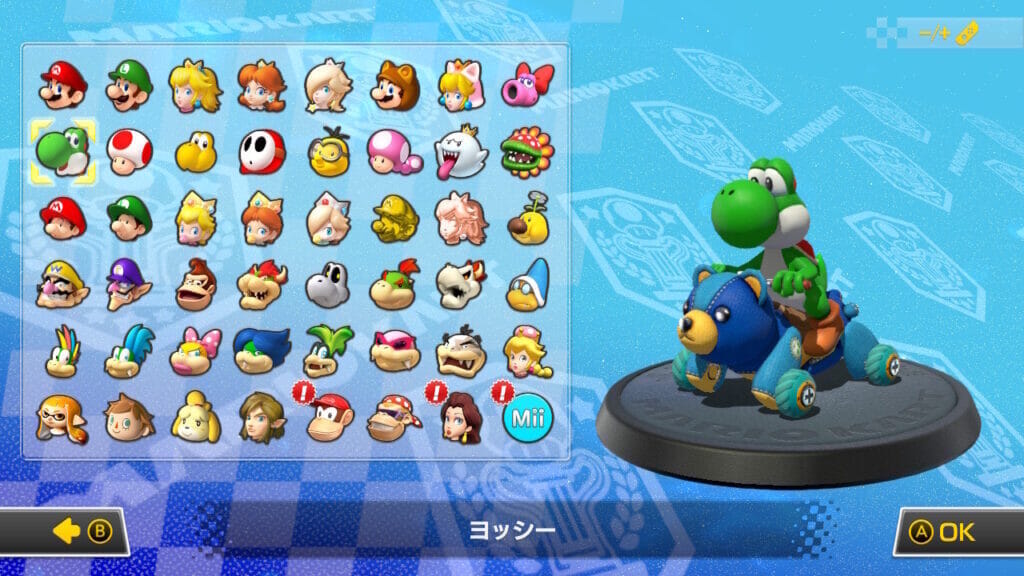Screen dimensions: 1024x576
Task: Pick Rosalina from the top row
Action: [x=328, y=85]
